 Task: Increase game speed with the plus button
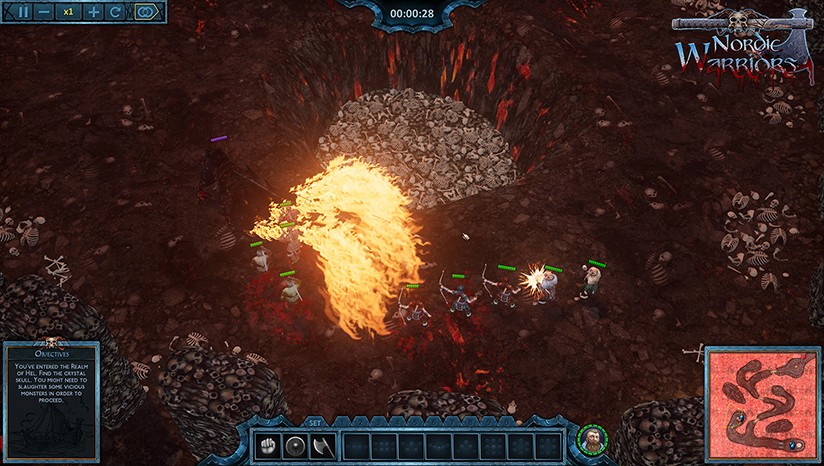[x=94, y=12]
